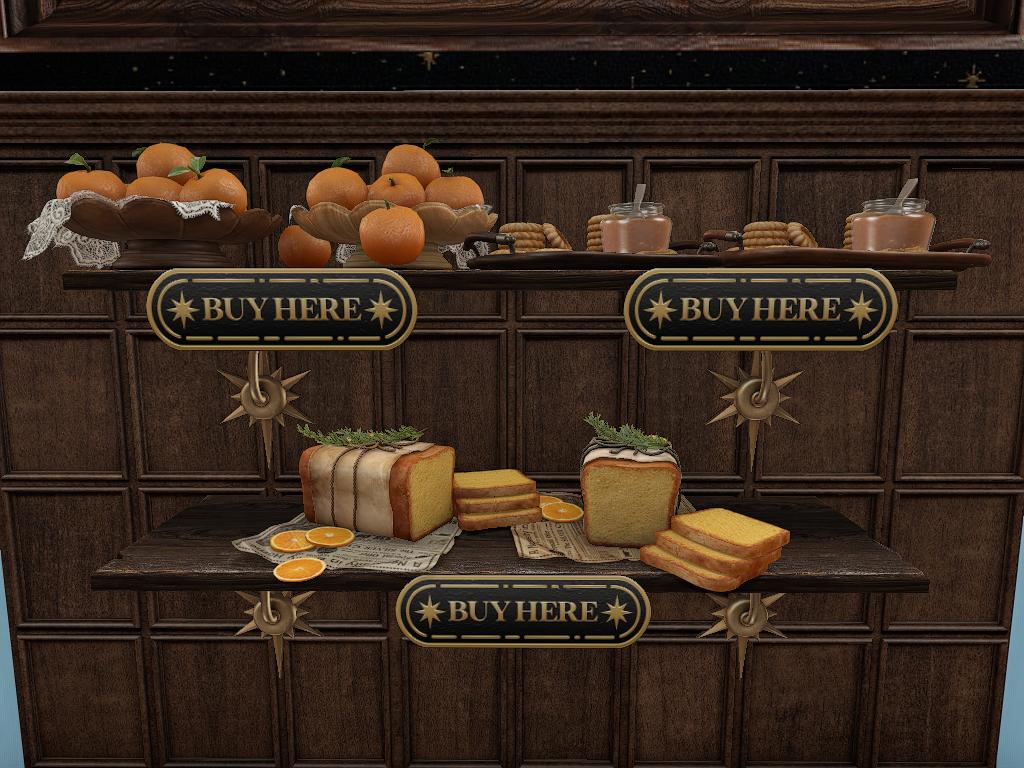Image resolution: width=1024 pixels, height=768 pixels.
Task: Select BUY HERE beneath the cookie and jam trays
Action: click(x=760, y=309)
